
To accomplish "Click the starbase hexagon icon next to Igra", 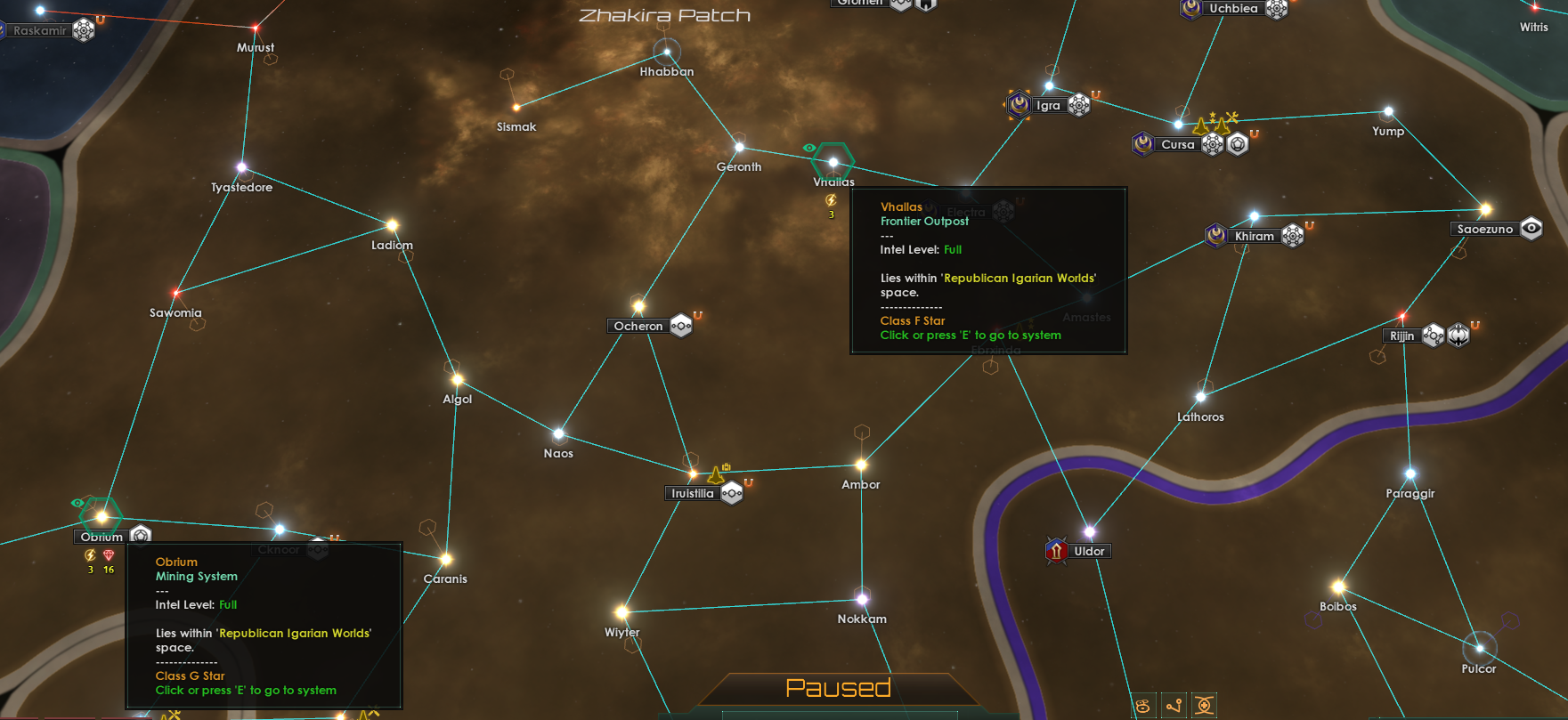I will (1080, 105).
